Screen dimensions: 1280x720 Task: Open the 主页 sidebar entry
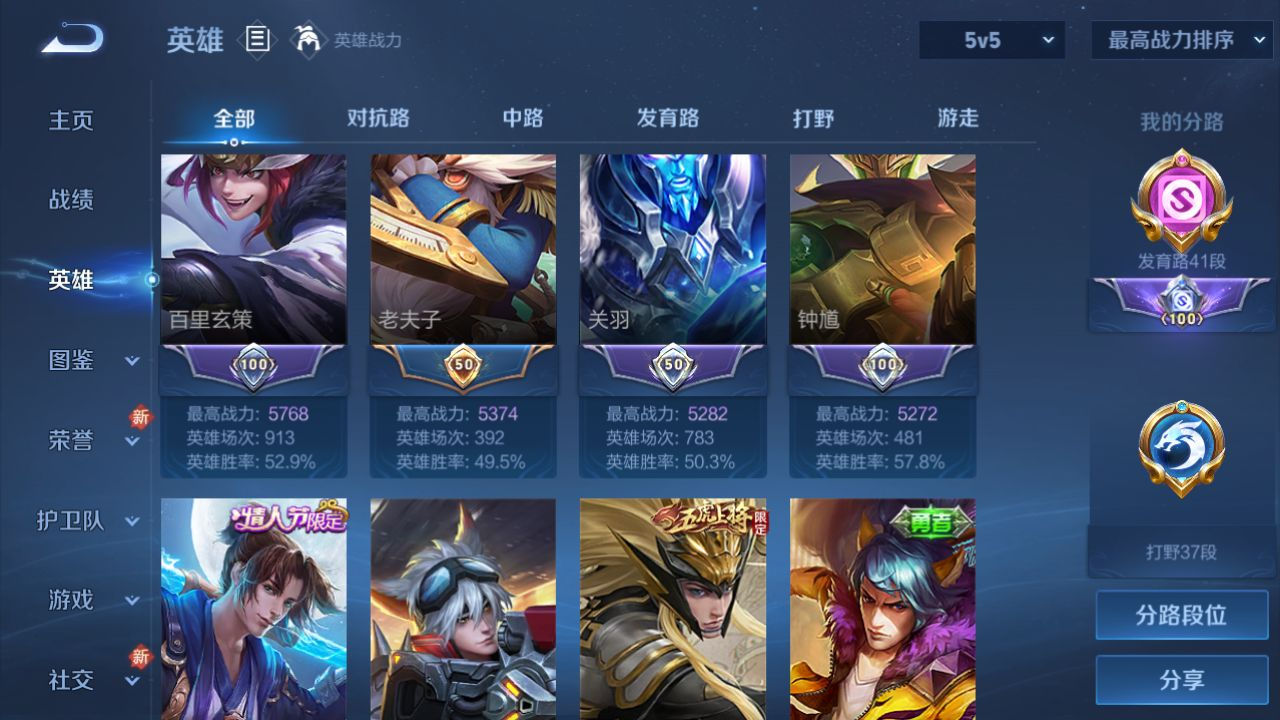pyautogui.click(x=71, y=121)
